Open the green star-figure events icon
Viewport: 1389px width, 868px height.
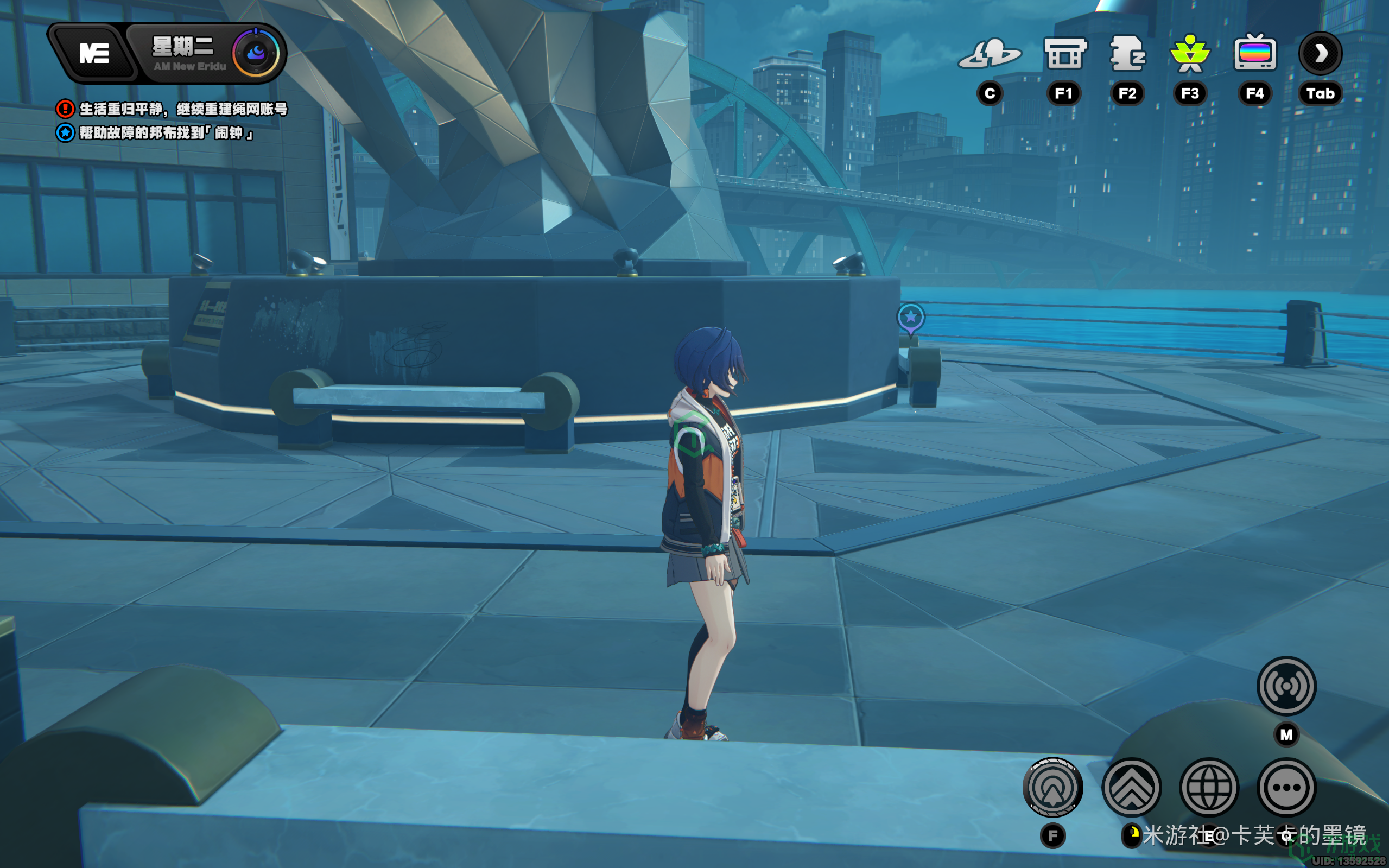coord(1190,54)
